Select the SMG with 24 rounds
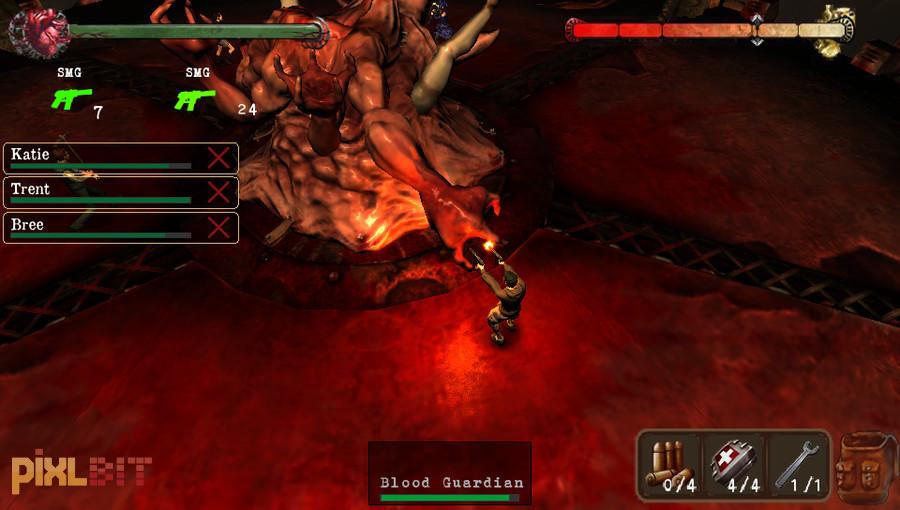 pyautogui.click(x=195, y=99)
